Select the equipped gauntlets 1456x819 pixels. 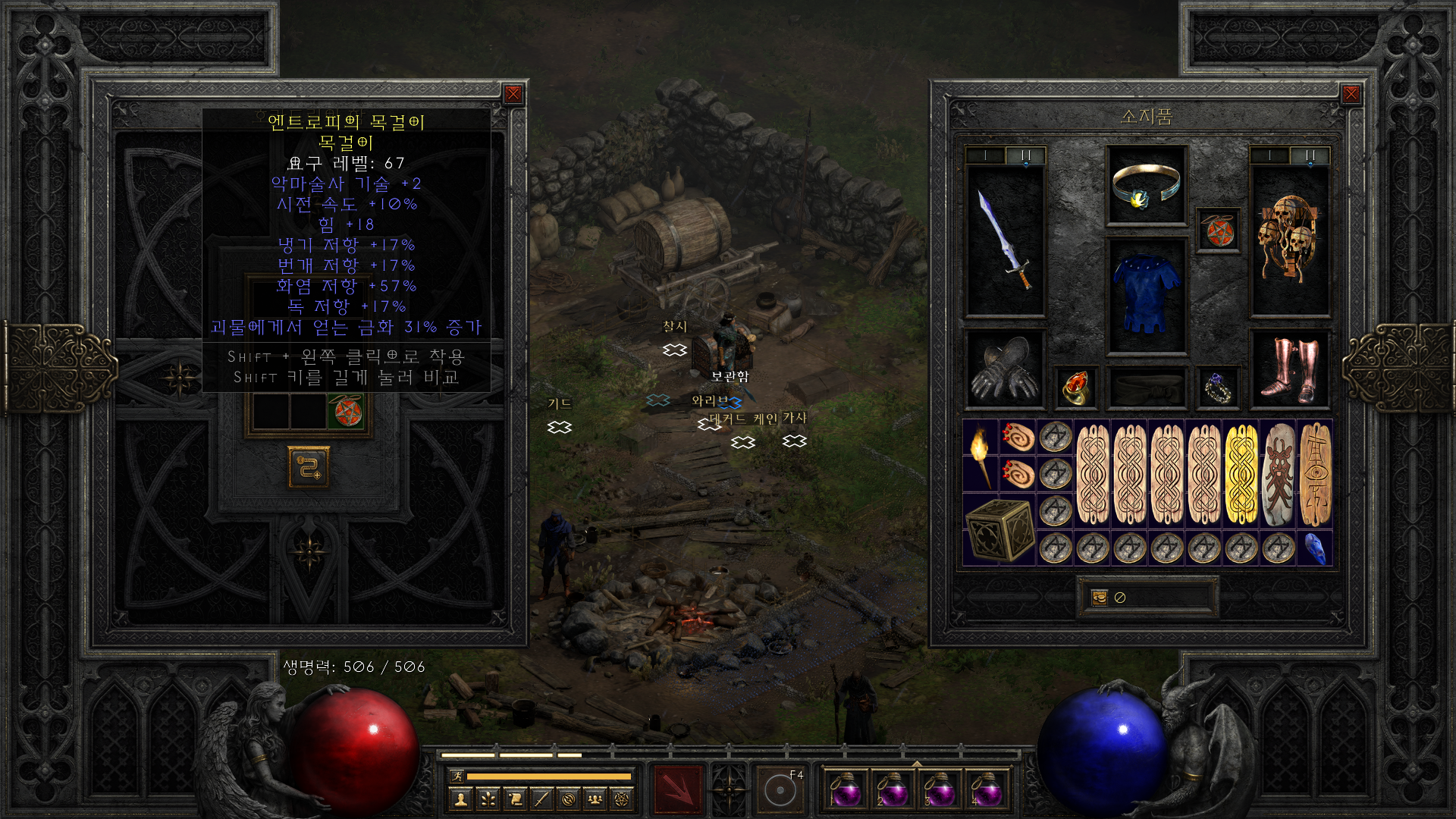pos(1005,369)
